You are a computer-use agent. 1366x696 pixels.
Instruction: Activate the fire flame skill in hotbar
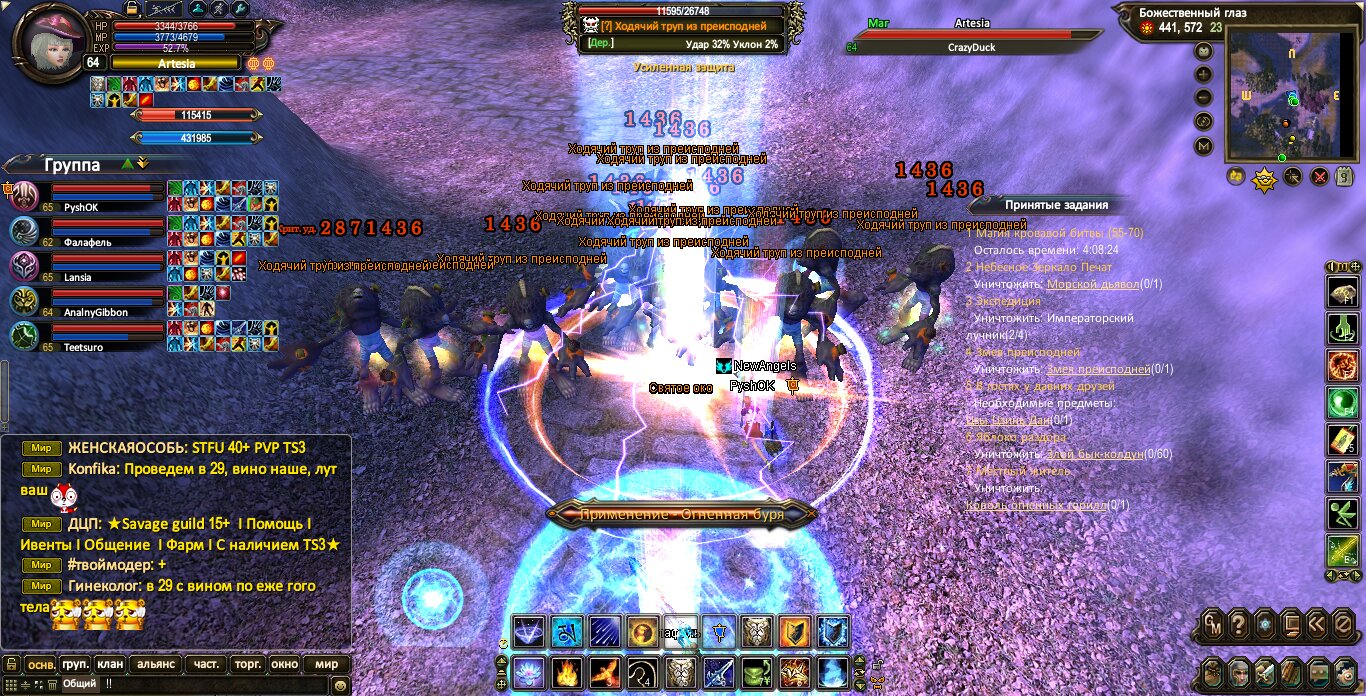[565, 671]
